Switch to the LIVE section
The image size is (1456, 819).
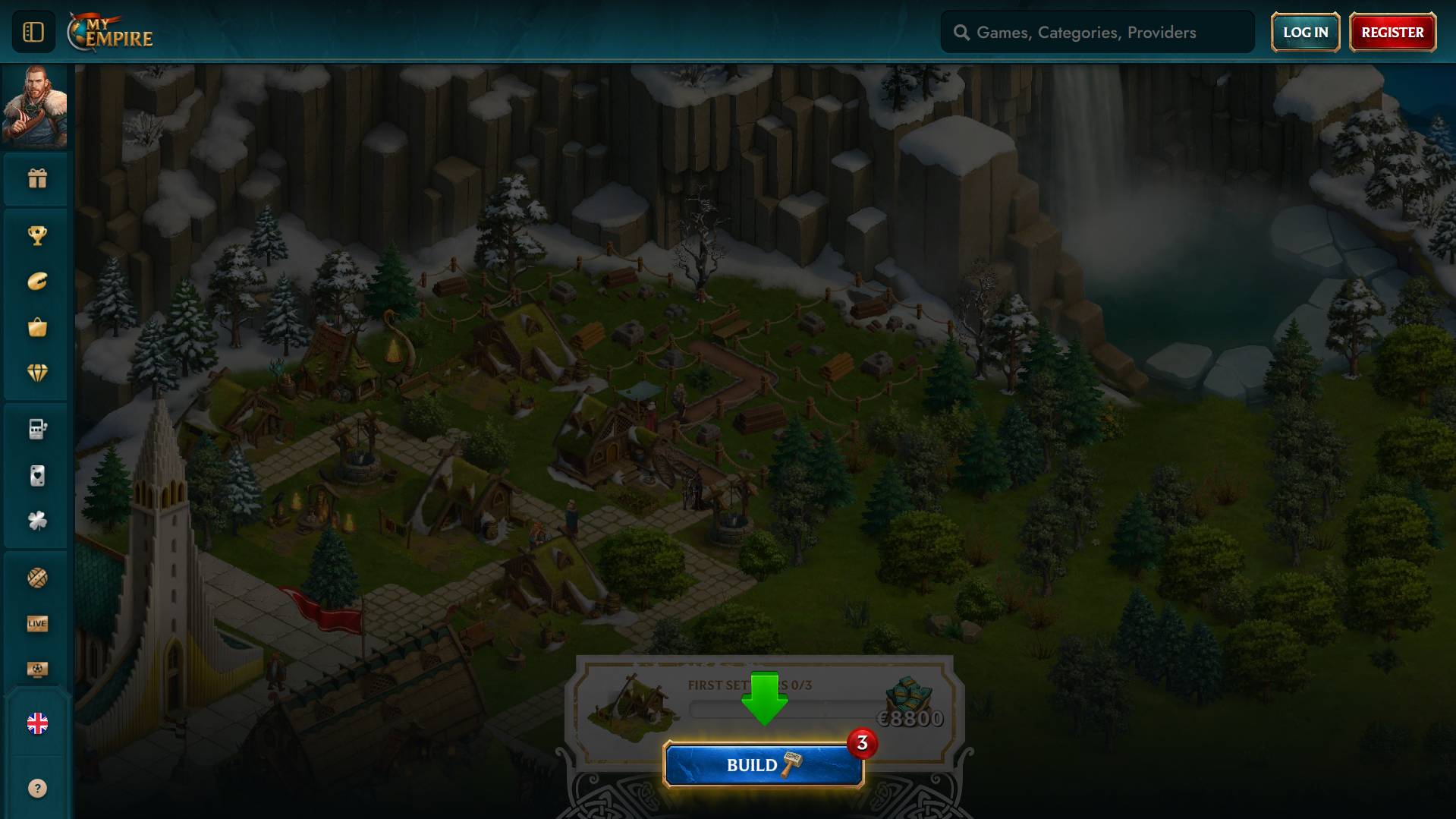coord(37,624)
